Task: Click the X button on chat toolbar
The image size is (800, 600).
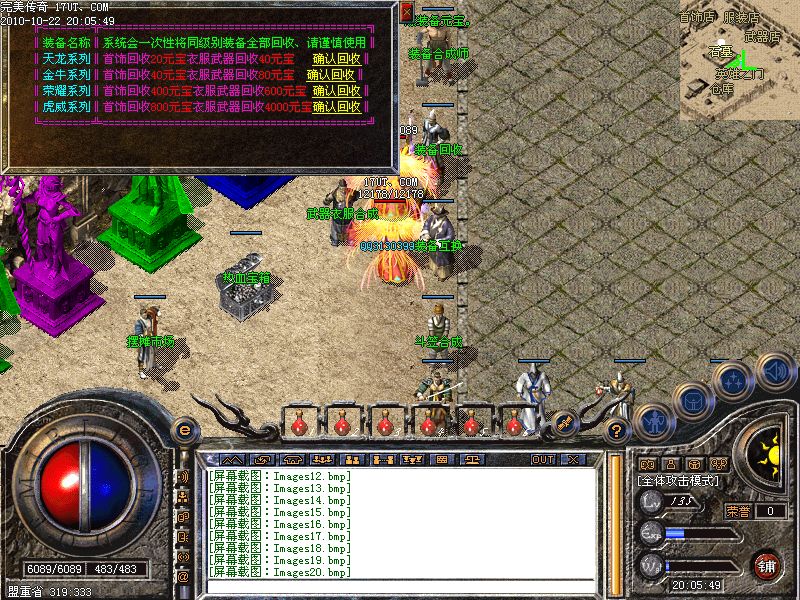Action: 572,459
